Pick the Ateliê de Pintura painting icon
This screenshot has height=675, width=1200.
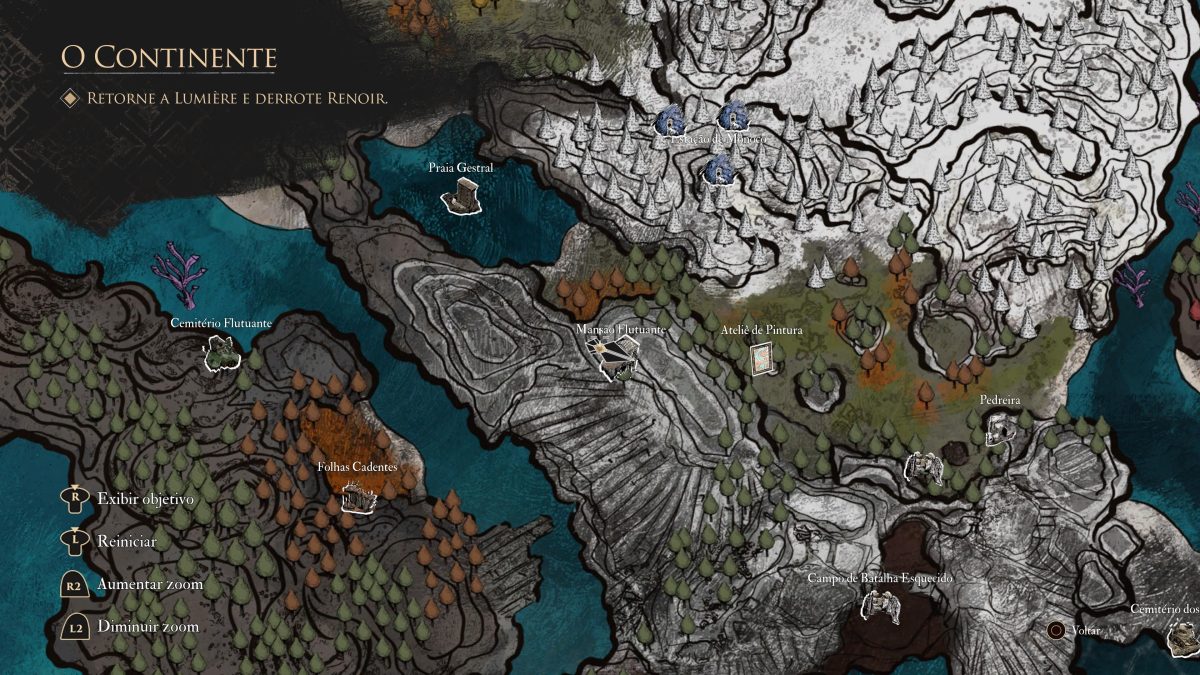763,358
